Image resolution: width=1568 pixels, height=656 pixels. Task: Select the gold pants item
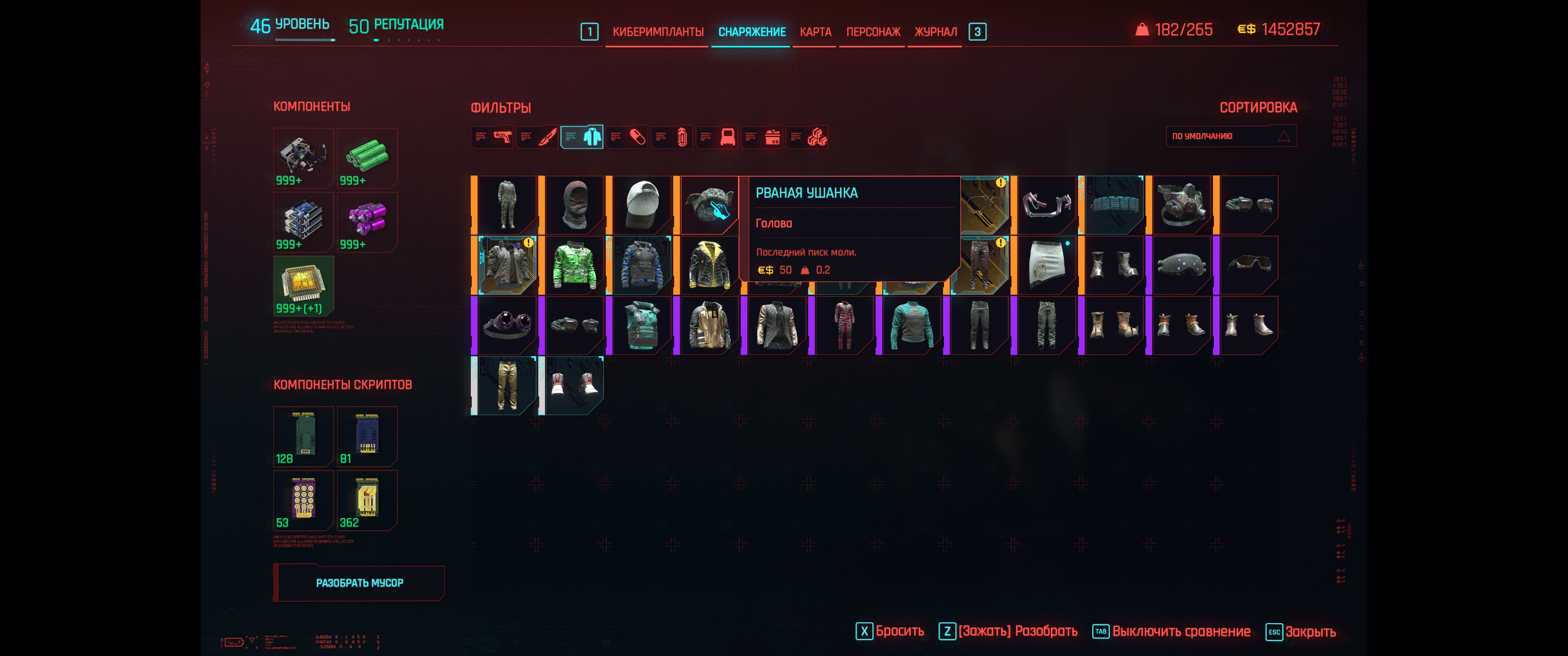click(x=506, y=385)
